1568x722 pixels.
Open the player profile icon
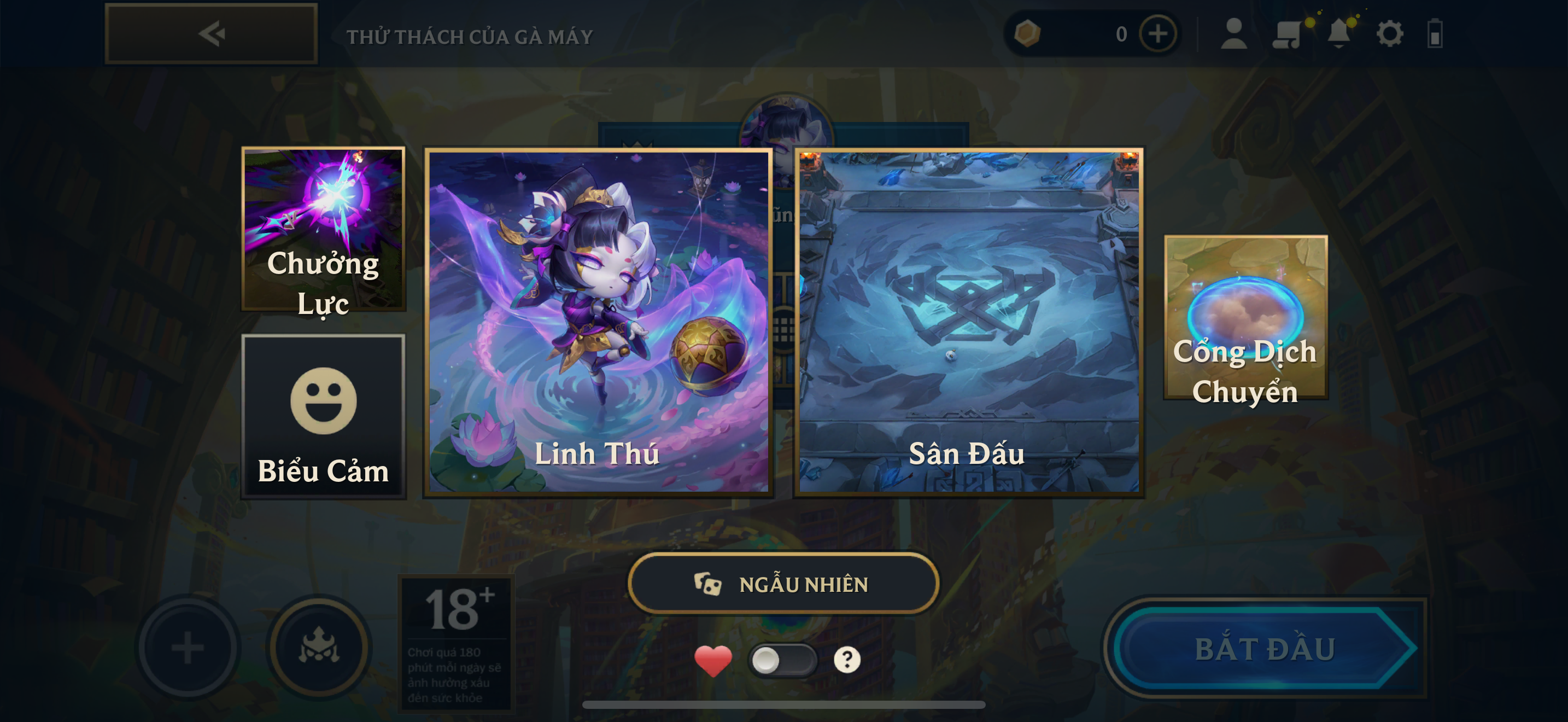coord(1234,34)
